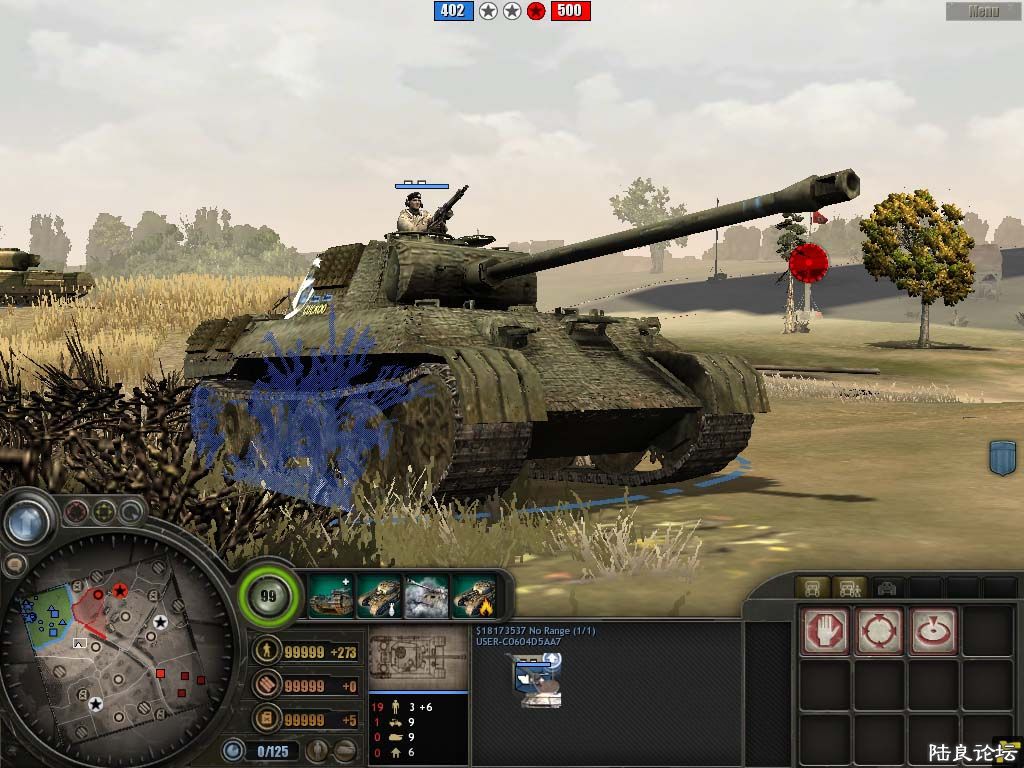Use the rotate-facing arrow command
1024x768 pixels.
933,632
